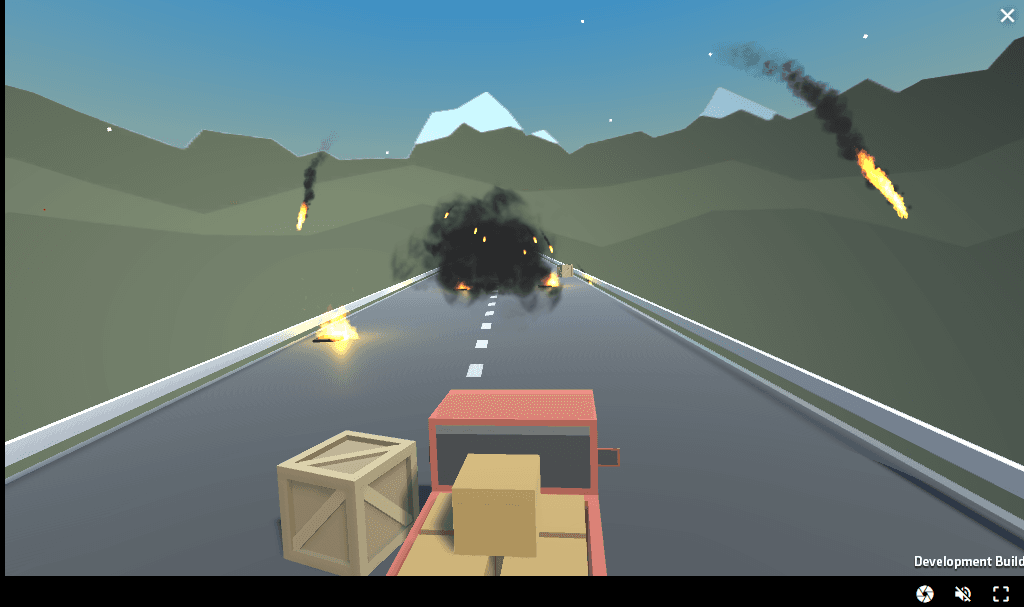Screen dimensions: 1024x607
Task: Enter fullscreen mode
Action: (1000, 594)
